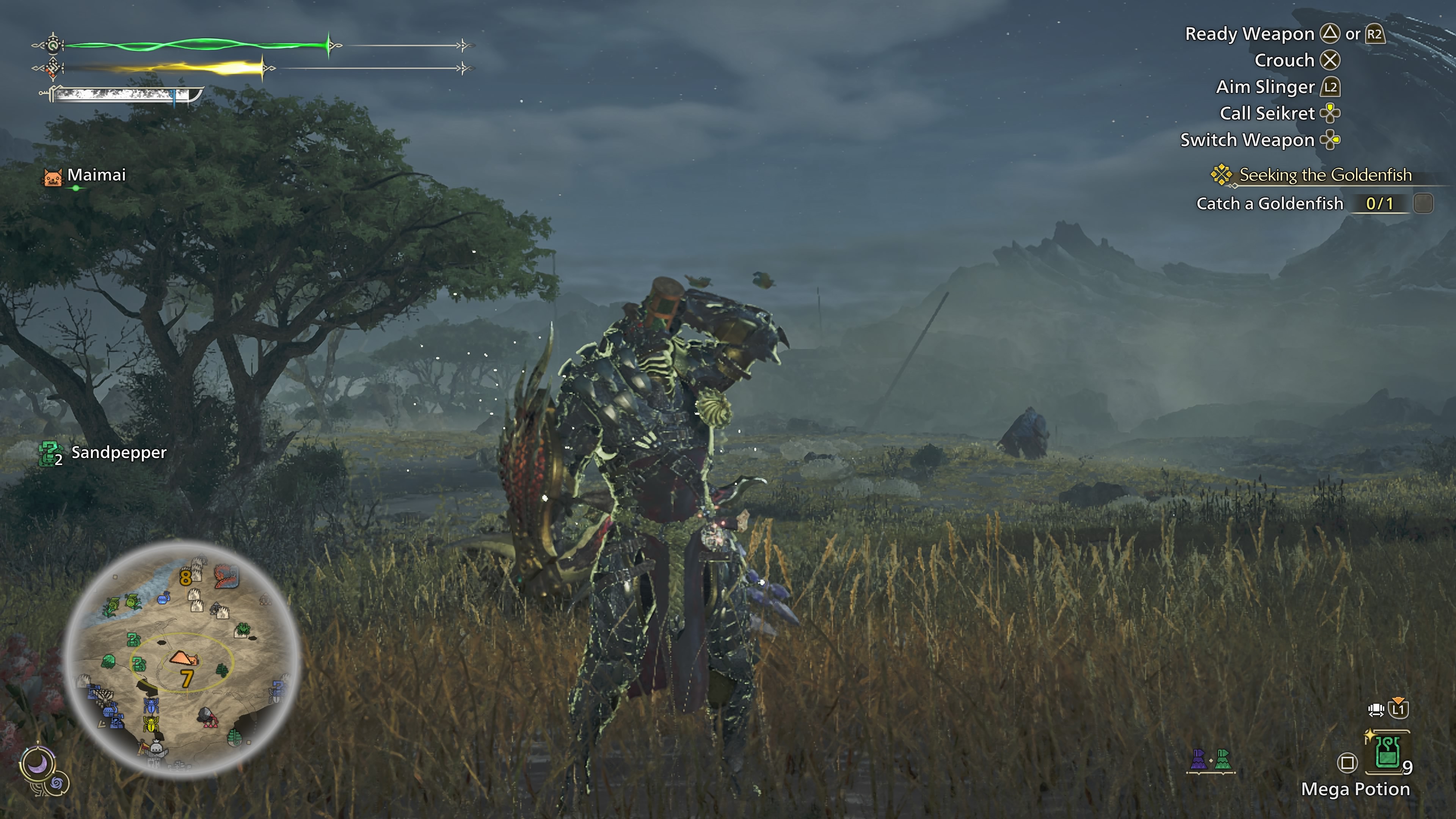
Task: Click the moon time-of-day icon
Action: [x=37, y=764]
